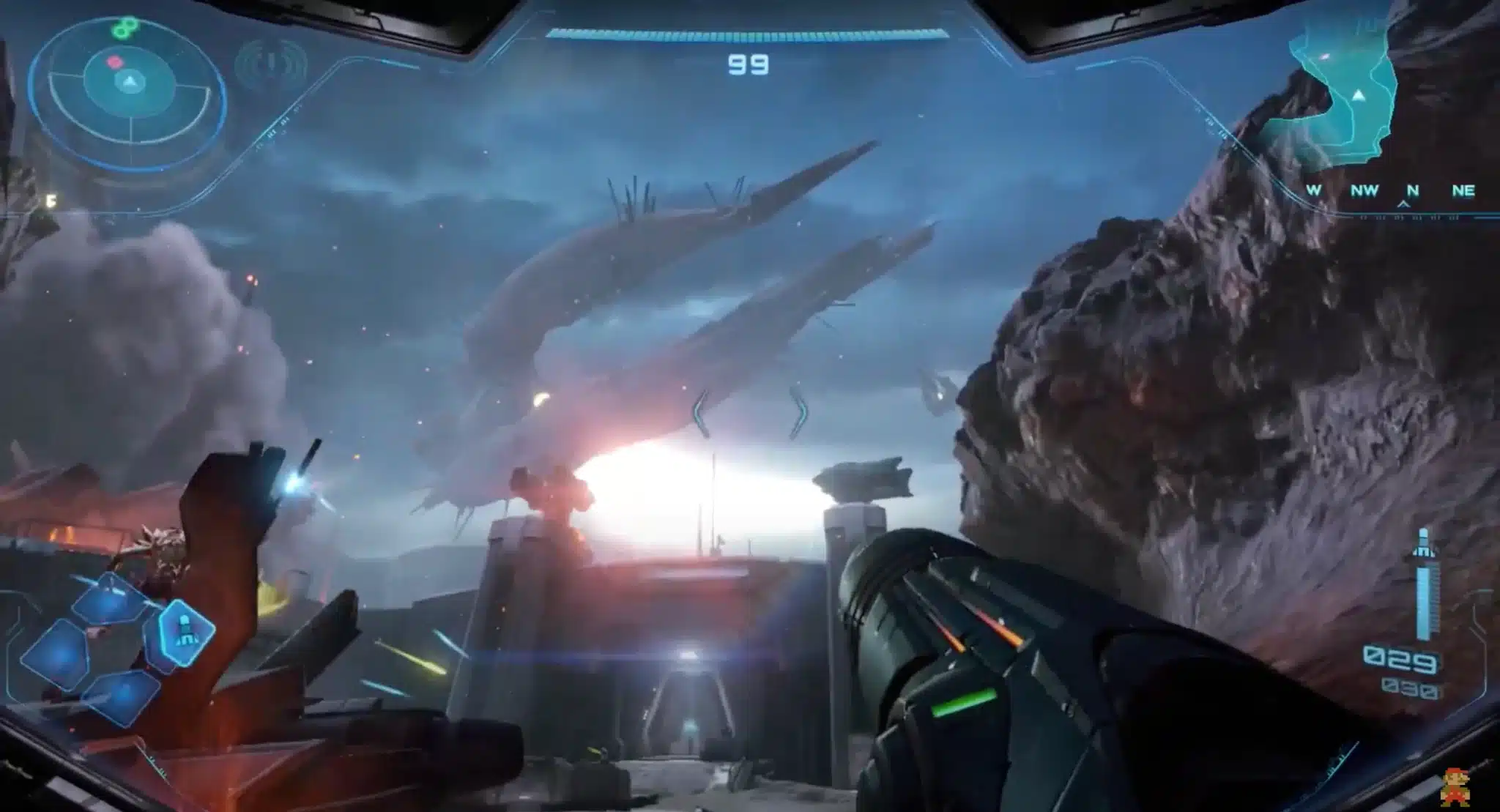Click the yellow marker left of the radar
Image resolution: width=1500 pixels, height=812 pixels.
(51, 199)
